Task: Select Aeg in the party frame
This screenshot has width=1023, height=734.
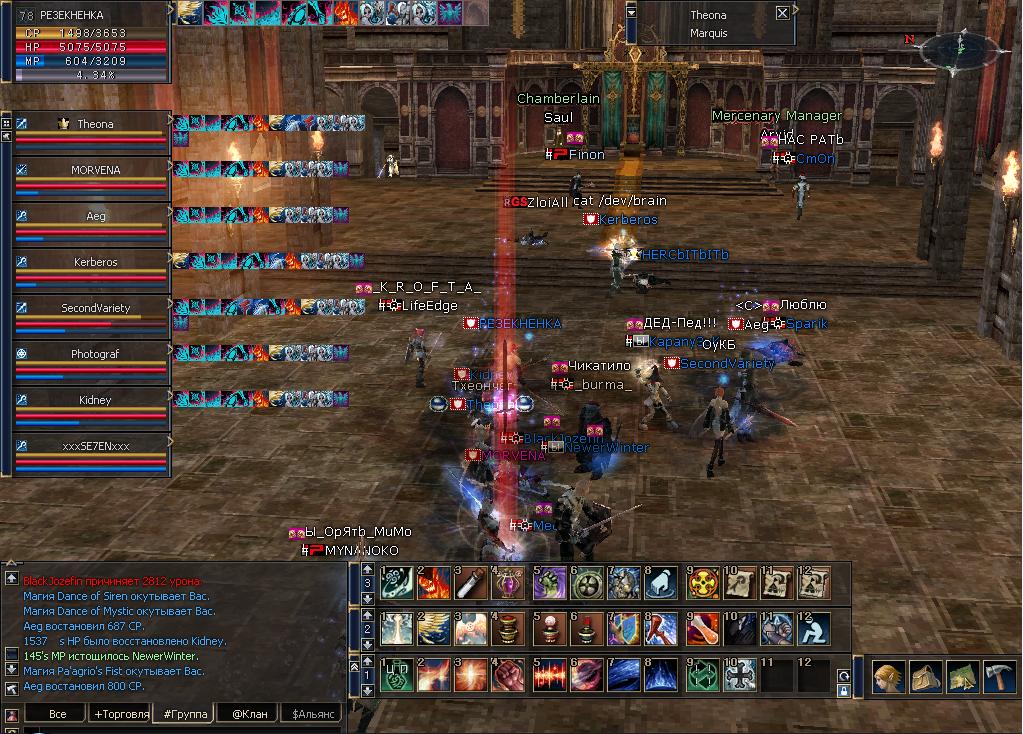Action: (95, 216)
